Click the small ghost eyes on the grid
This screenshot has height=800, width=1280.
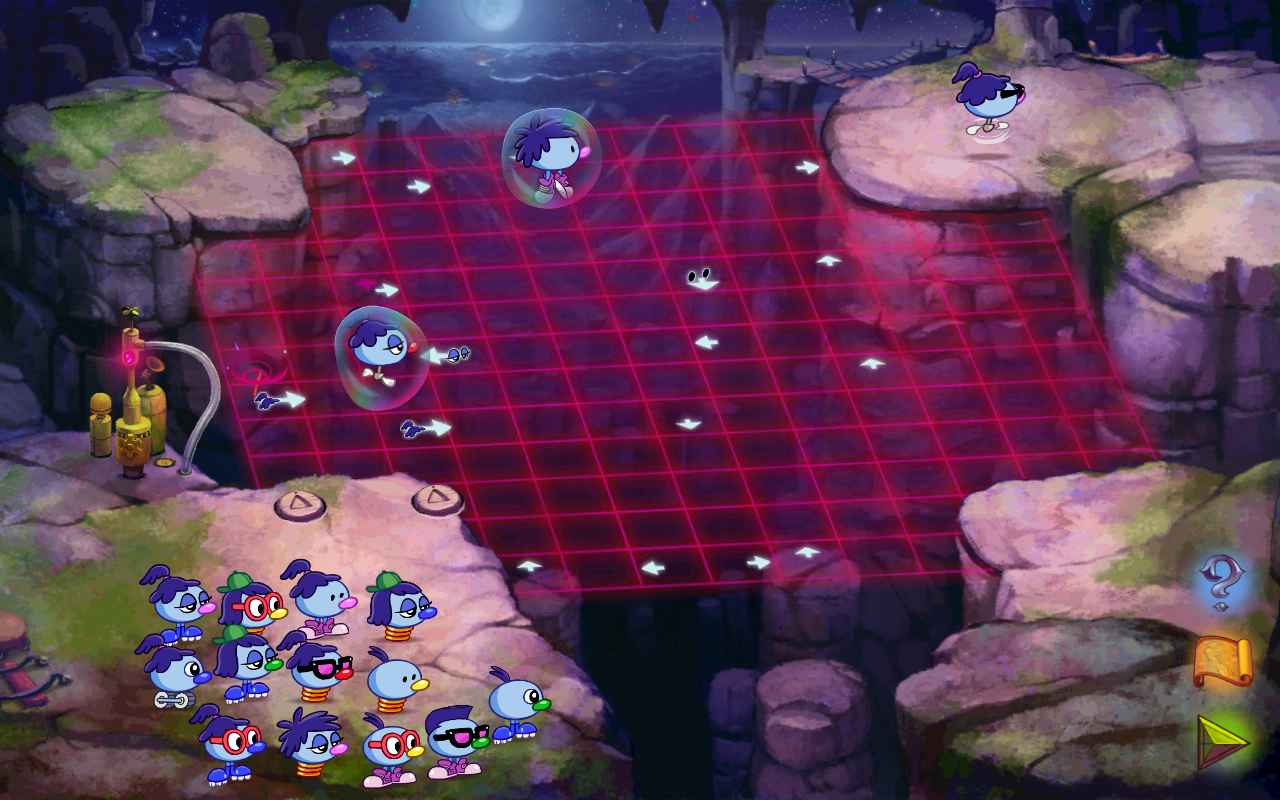click(x=697, y=277)
